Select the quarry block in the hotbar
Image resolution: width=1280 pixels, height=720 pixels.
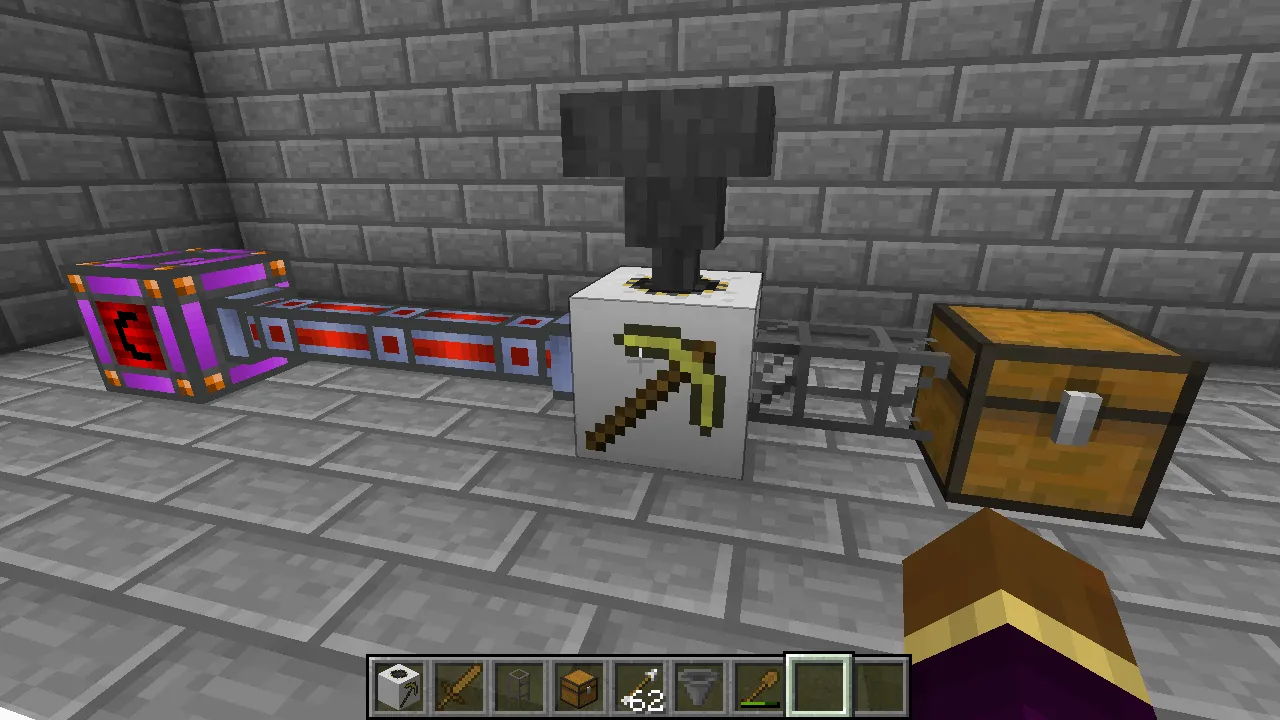399,683
